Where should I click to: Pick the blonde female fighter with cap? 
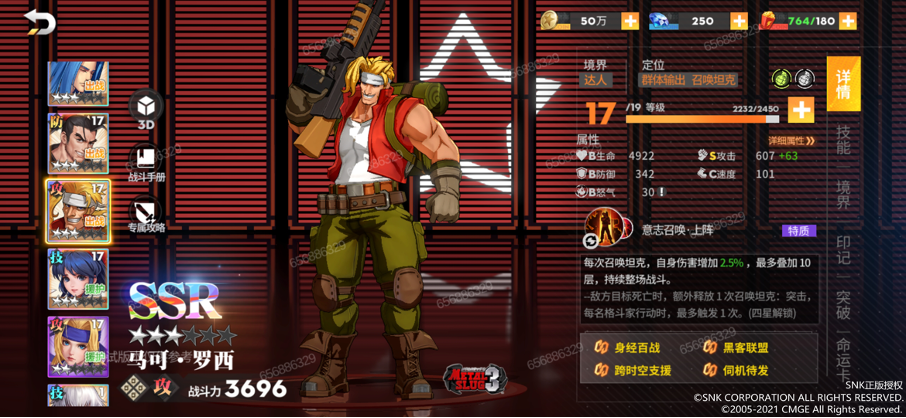tap(78, 346)
